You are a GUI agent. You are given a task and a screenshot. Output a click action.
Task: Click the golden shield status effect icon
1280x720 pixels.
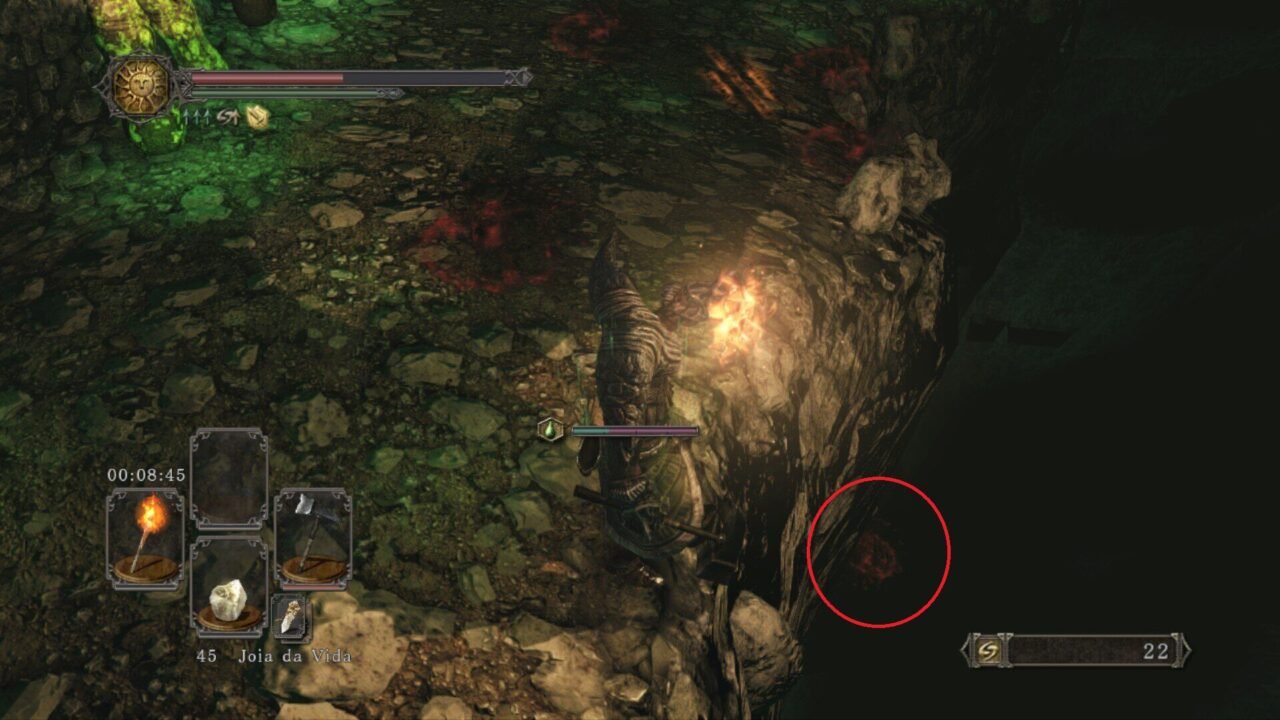click(x=258, y=117)
